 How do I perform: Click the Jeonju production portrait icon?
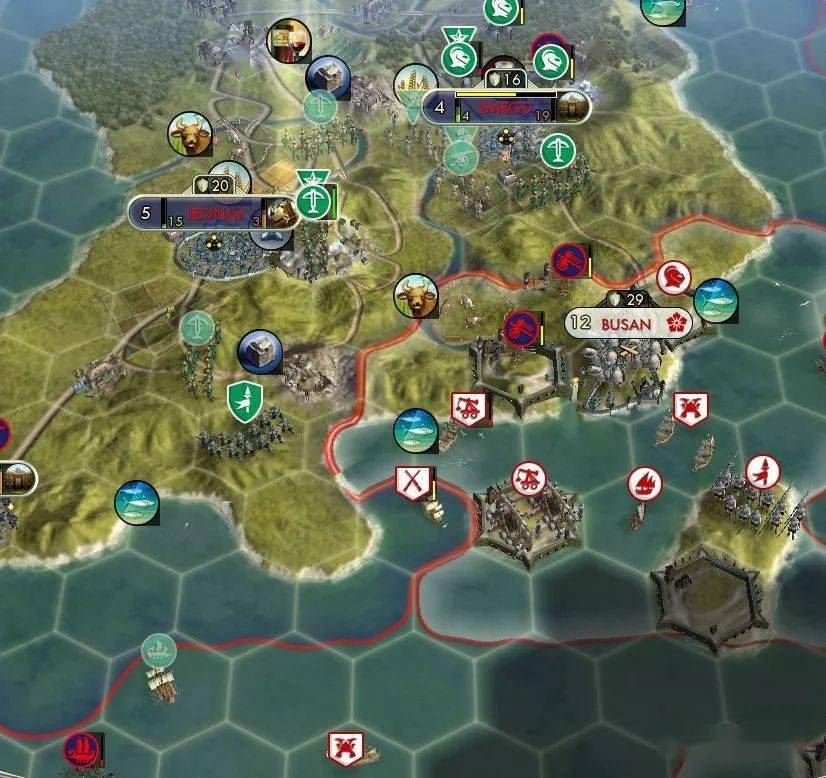click(282, 210)
